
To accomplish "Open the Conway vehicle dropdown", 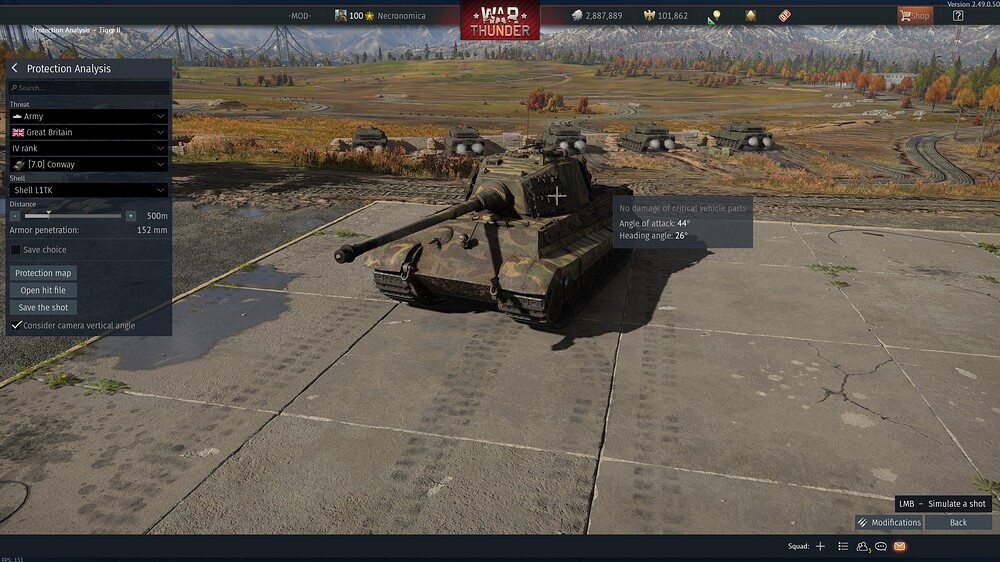I will (x=88, y=164).
